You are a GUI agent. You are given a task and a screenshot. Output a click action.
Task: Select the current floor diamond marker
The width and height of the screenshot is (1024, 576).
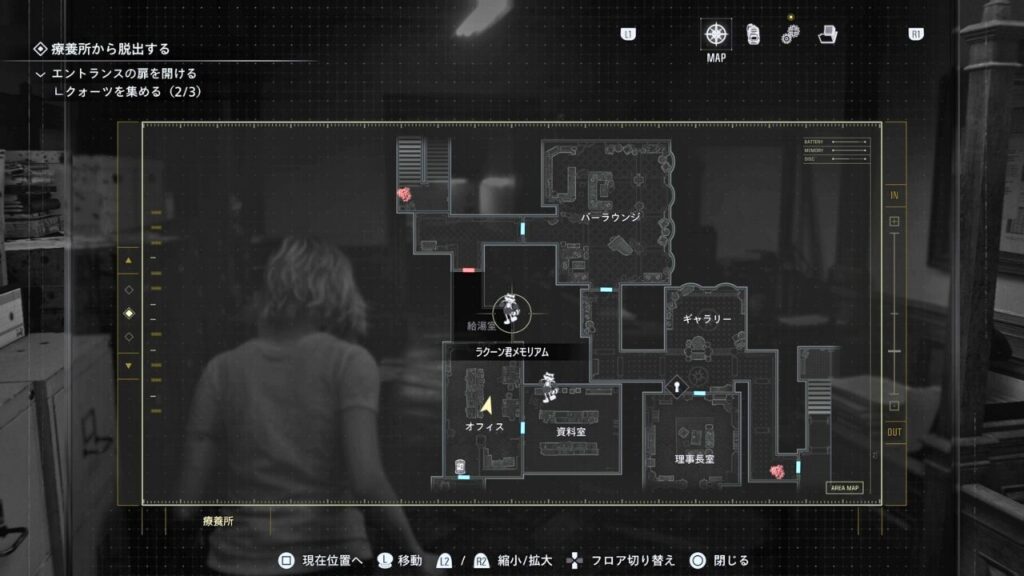128,313
